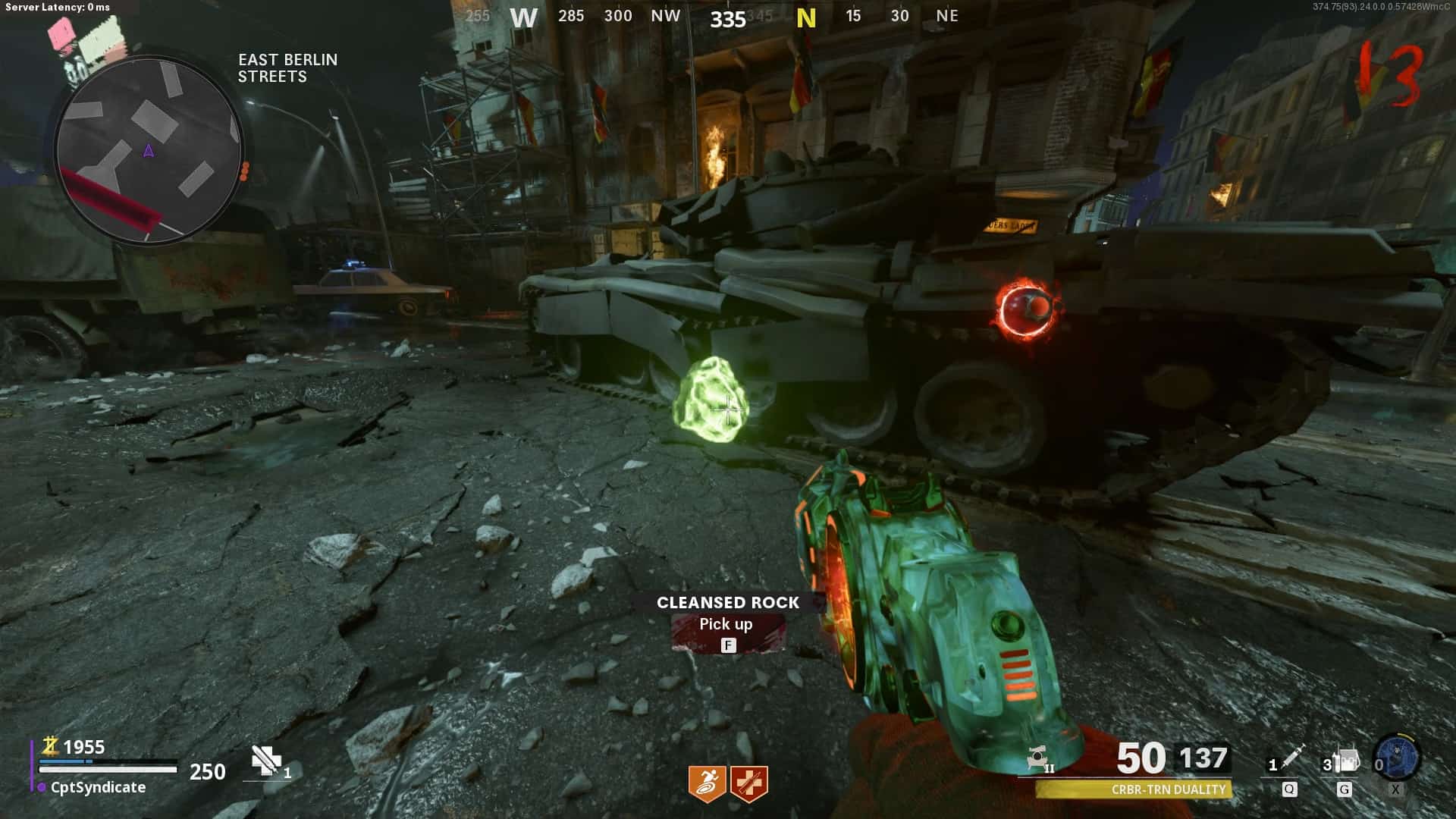
Task: Click the Pack-a-Punch tier II icon
Action: [x=1039, y=758]
